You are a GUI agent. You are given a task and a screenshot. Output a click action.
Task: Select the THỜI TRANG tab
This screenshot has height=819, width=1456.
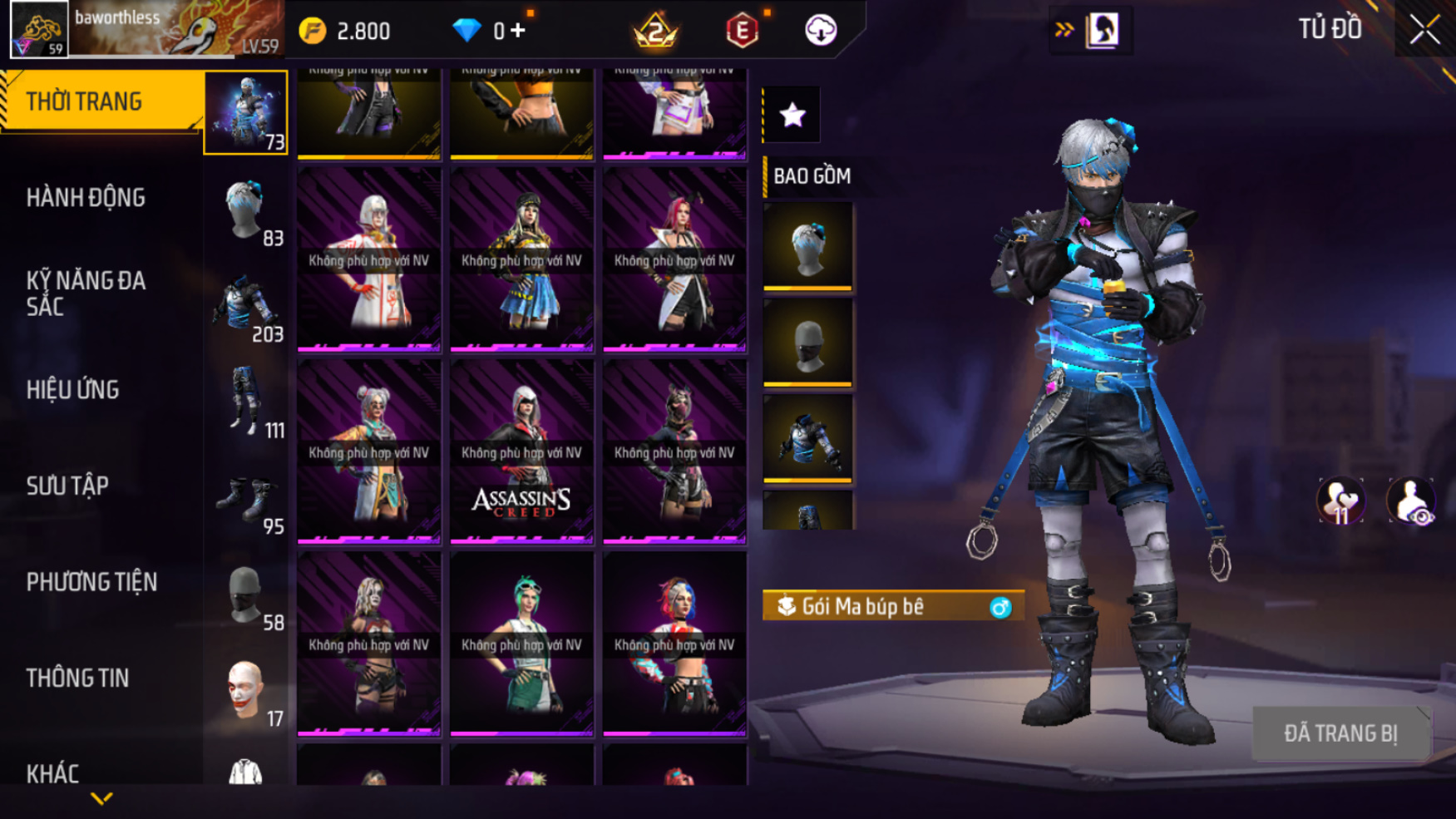pyautogui.click(x=84, y=101)
